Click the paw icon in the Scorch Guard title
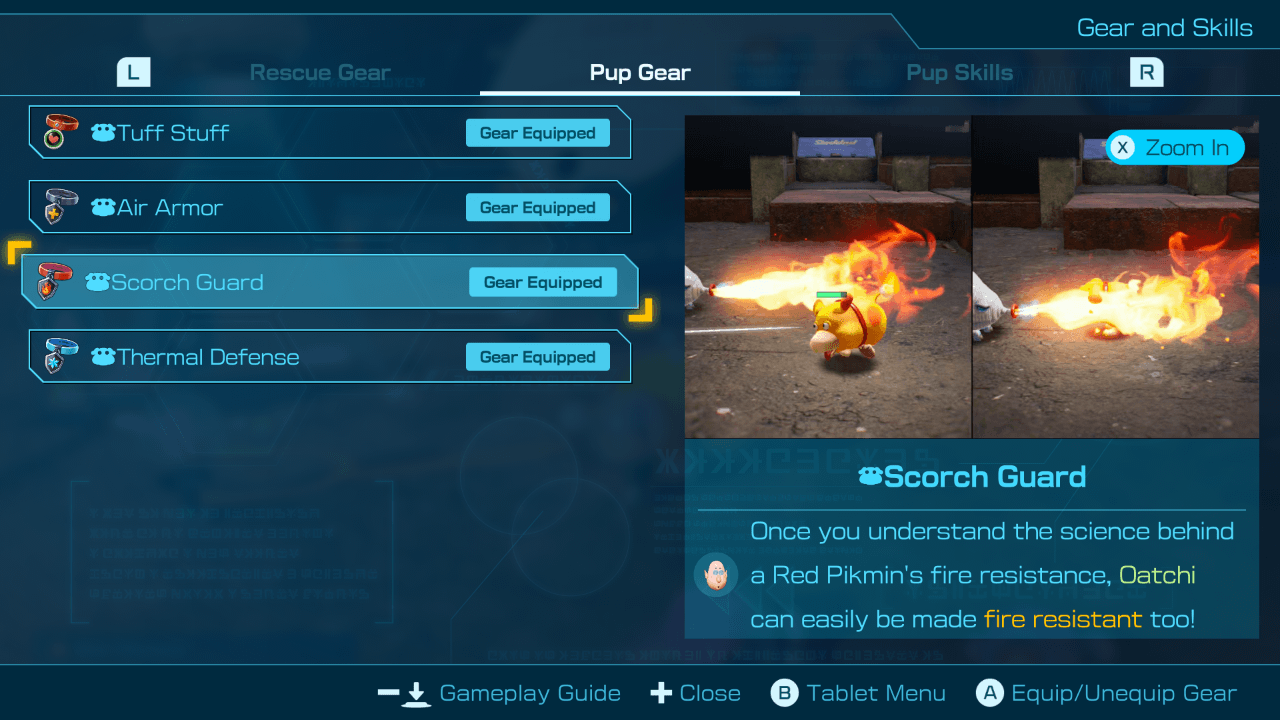Viewport: 1280px width, 720px height. (x=873, y=477)
